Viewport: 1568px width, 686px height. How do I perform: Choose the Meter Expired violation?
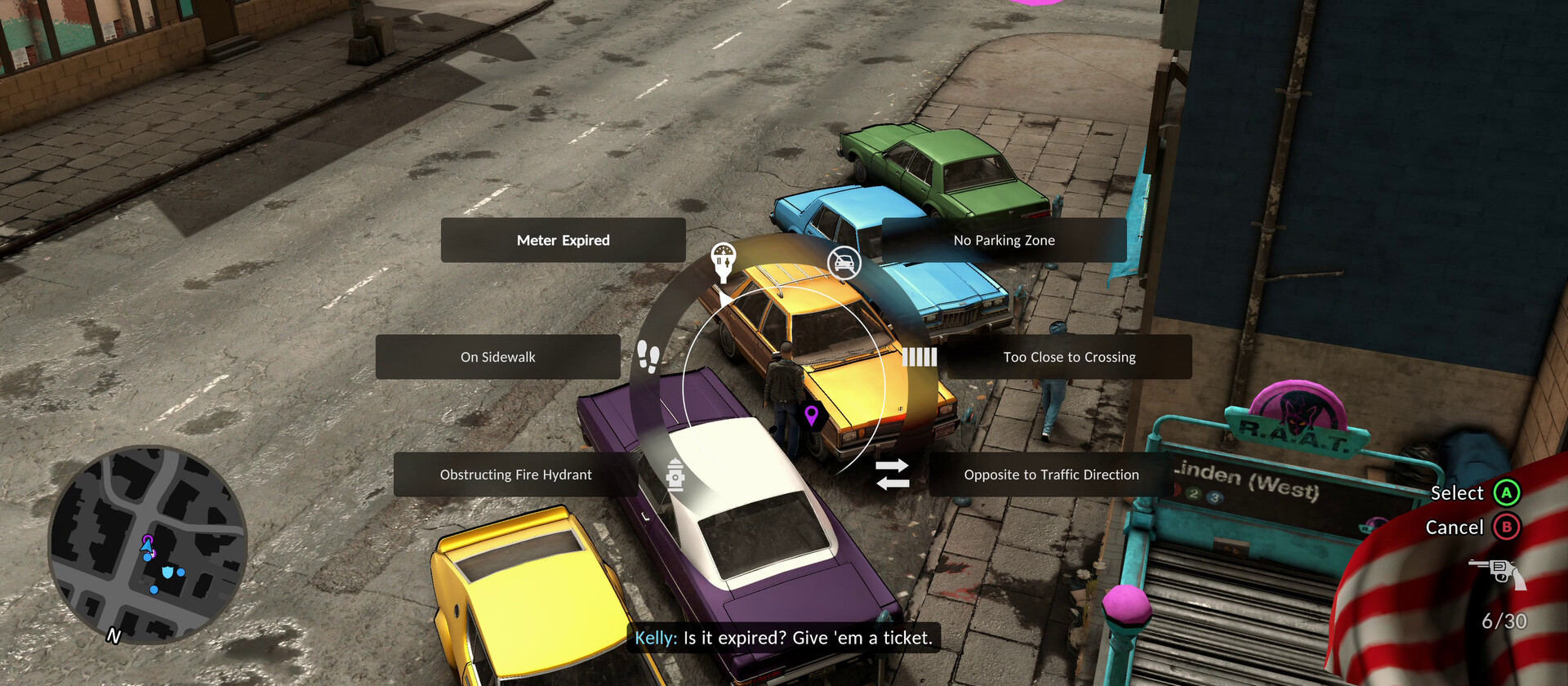pos(563,240)
